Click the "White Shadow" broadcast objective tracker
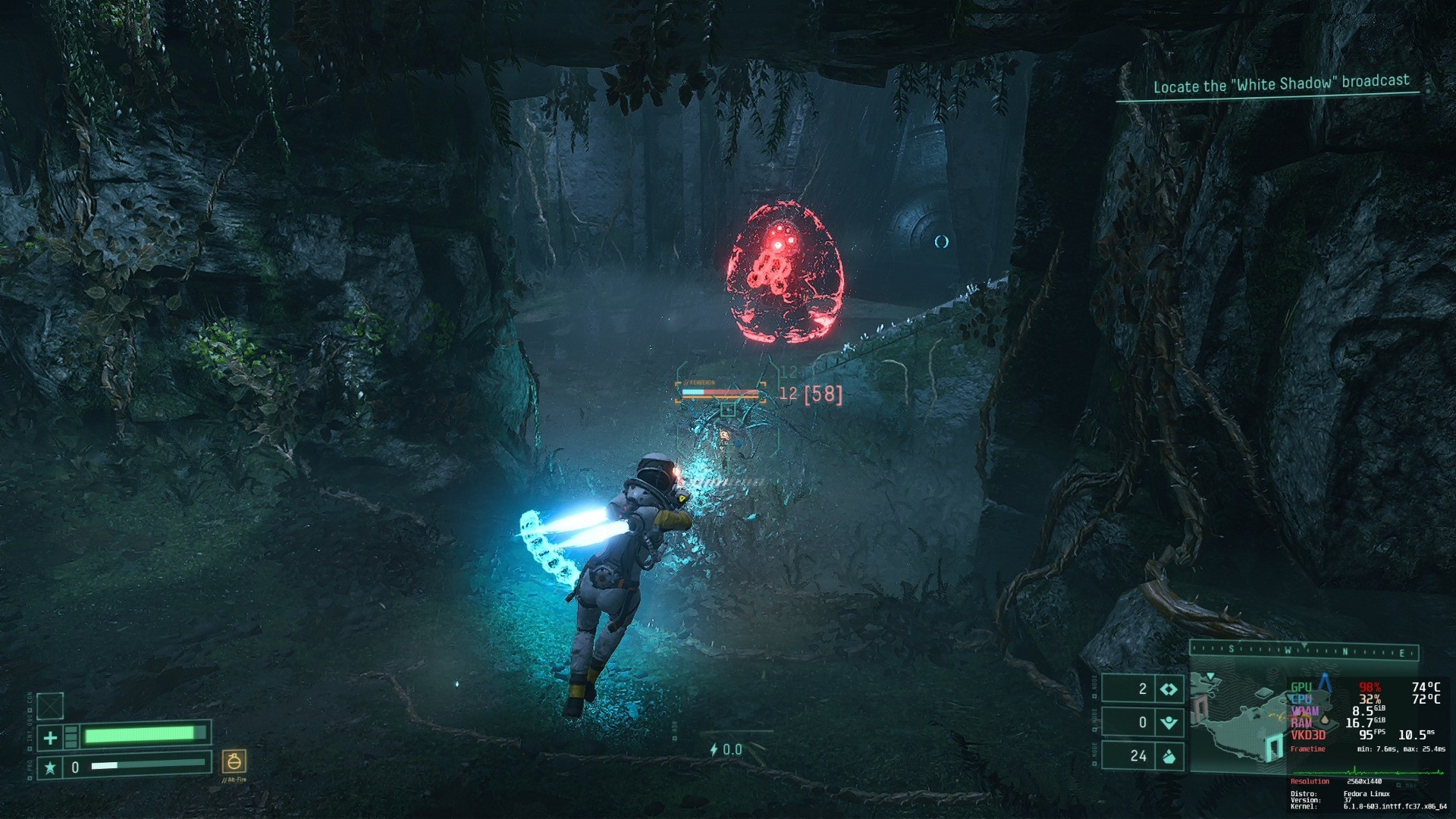 click(x=1281, y=84)
